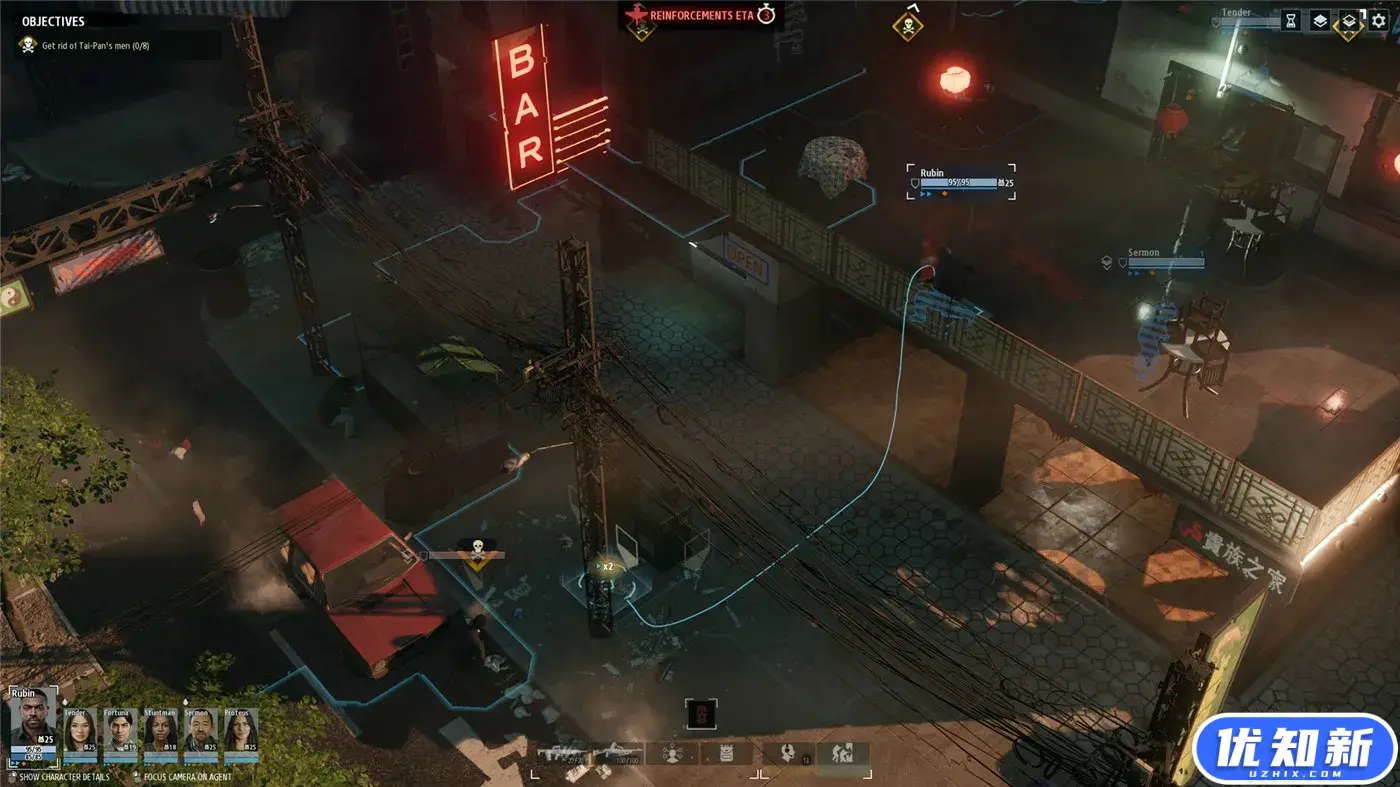The width and height of the screenshot is (1400, 787).
Task: Click Rubin's 95/95 health bar
Action: 958,182
